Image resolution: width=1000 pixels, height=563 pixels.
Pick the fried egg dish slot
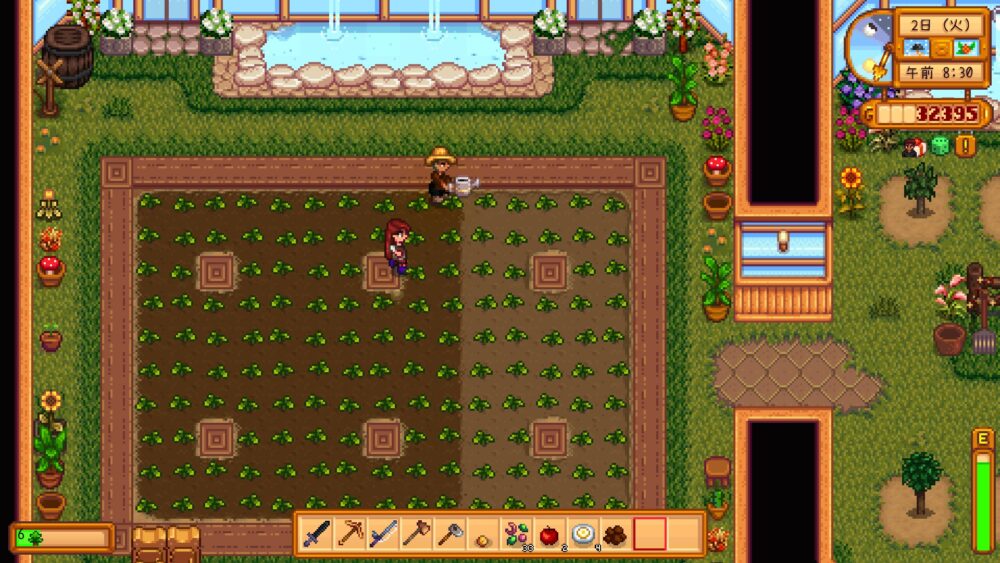(x=582, y=534)
